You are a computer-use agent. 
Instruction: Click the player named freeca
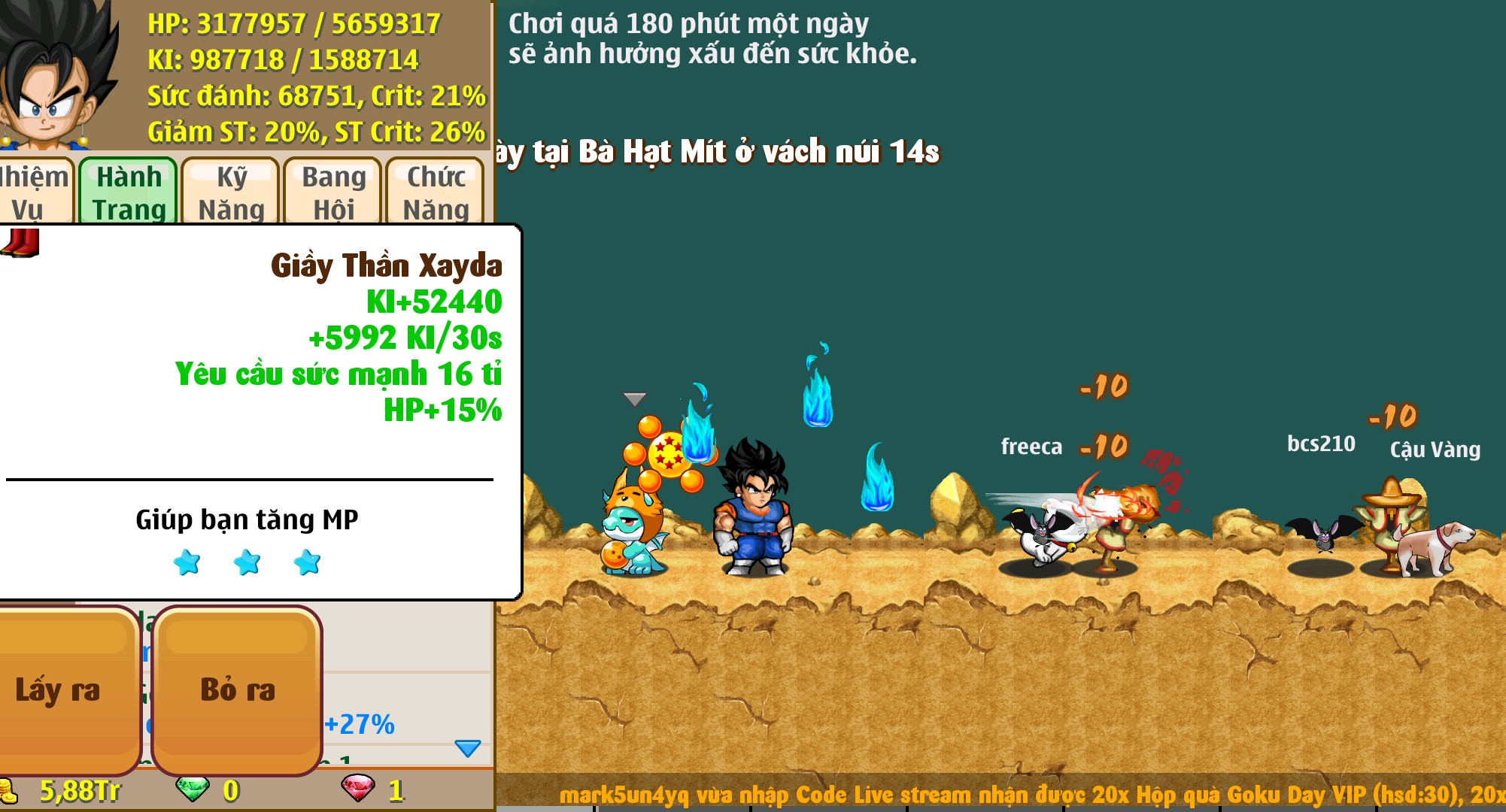pos(1031,447)
